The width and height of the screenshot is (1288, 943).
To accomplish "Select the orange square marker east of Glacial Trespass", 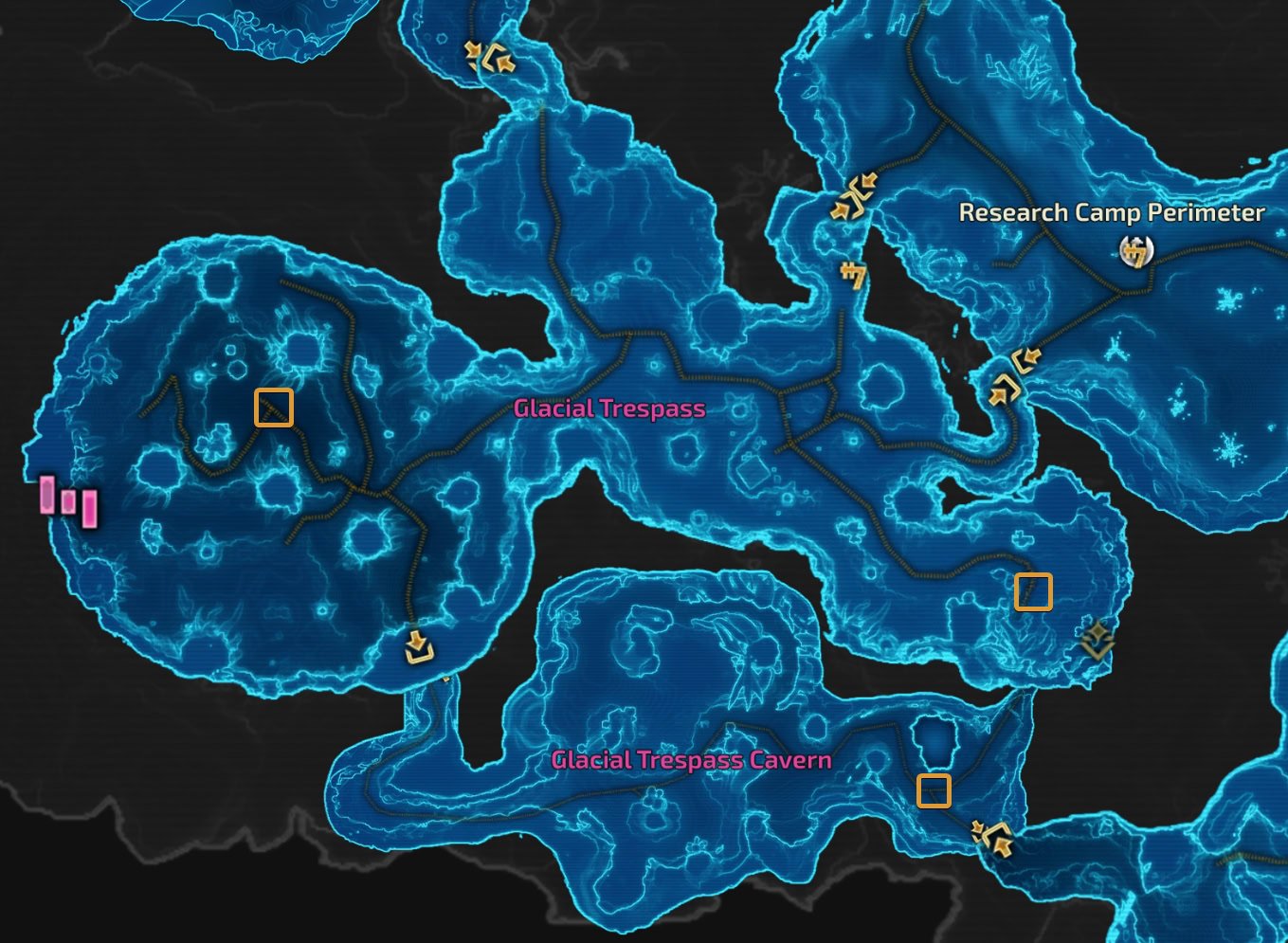I will 1034,591.
